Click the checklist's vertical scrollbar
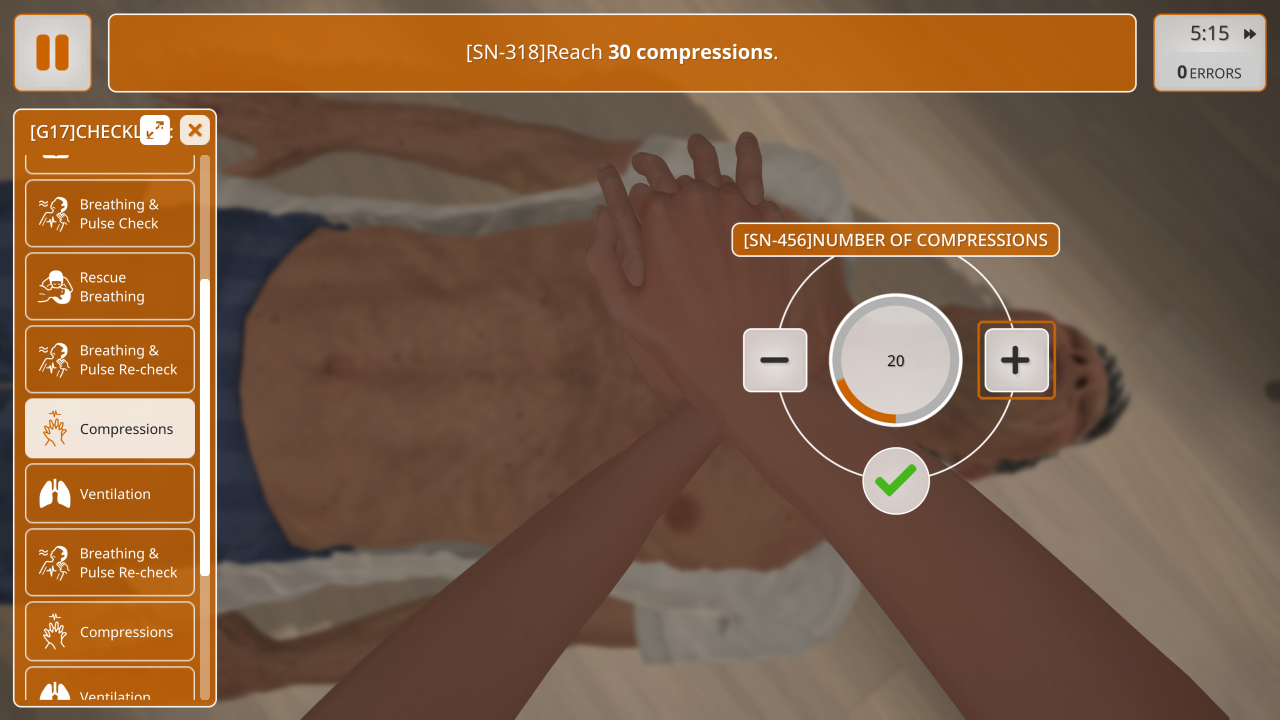The height and width of the screenshot is (720, 1280). tap(205, 427)
